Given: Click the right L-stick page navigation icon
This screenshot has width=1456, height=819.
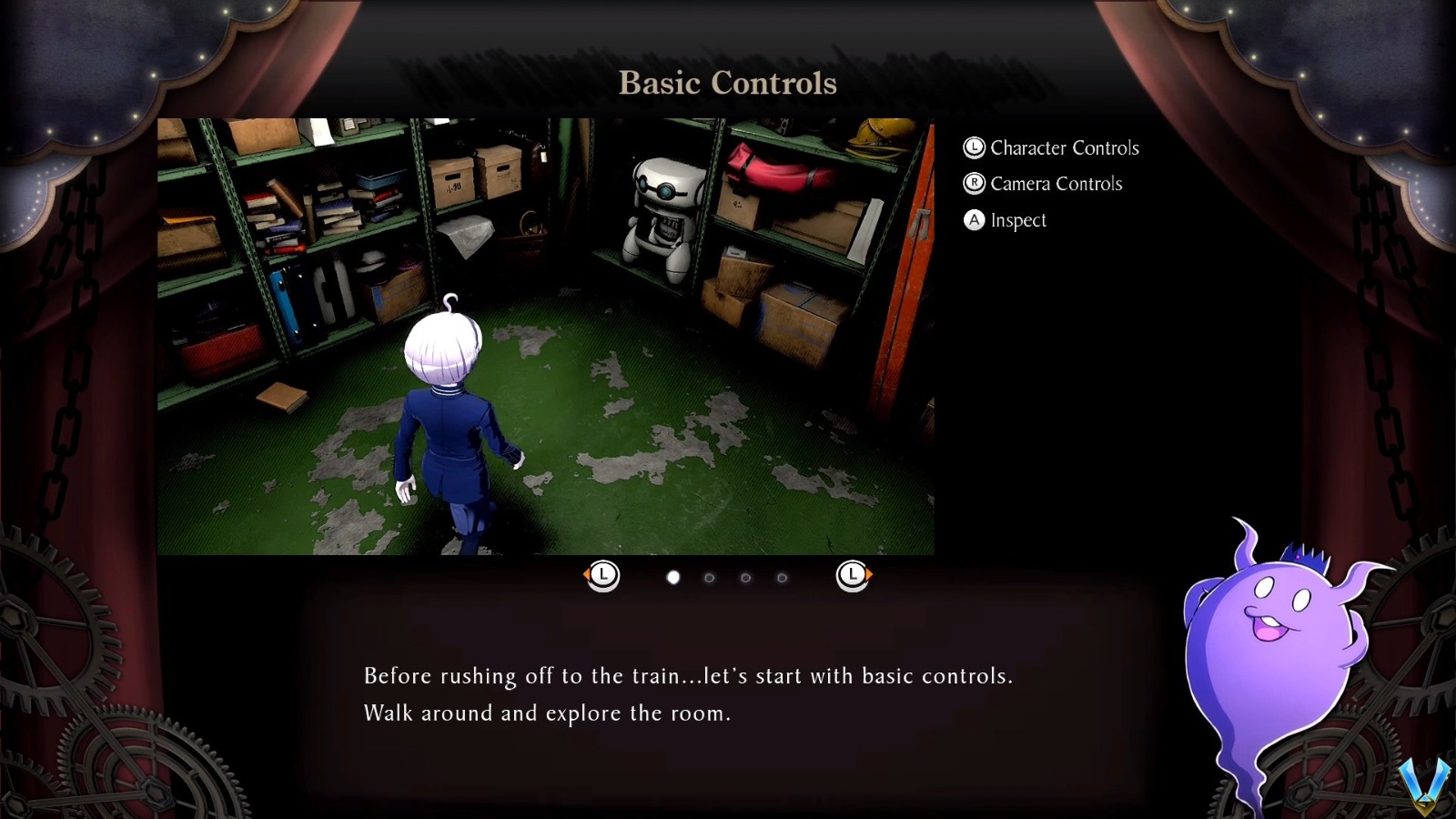Looking at the screenshot, I should pos(853,574).
